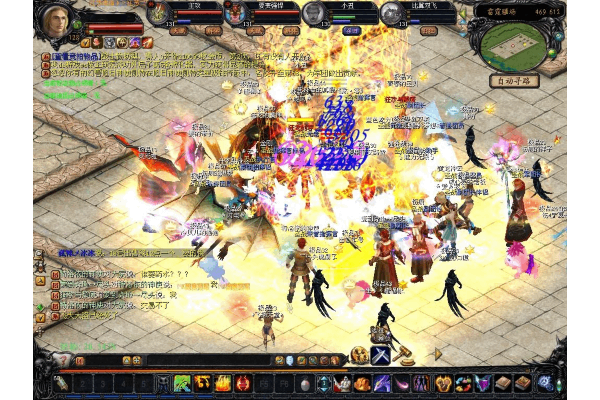Use the white egg item slot
600x400 pixels.
(304, 383)
